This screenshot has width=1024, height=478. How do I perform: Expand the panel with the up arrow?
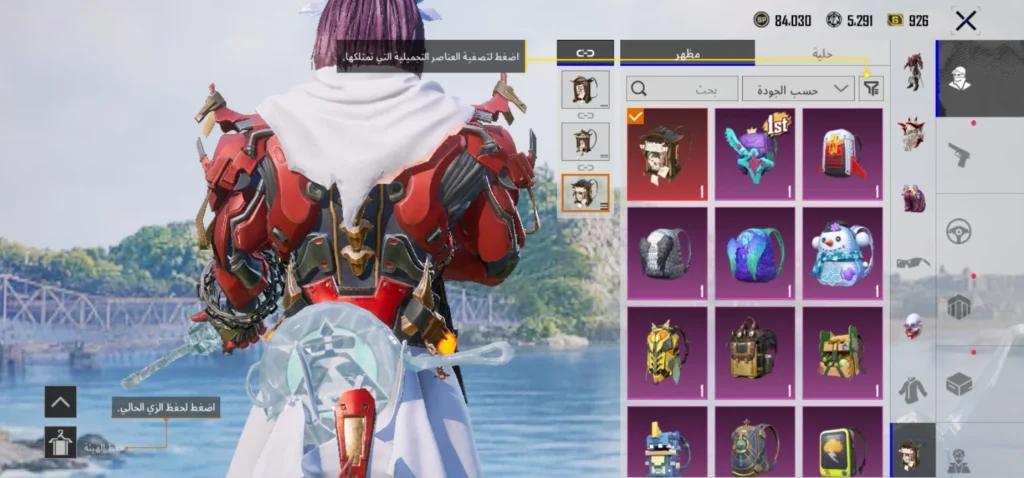[60, 402]
